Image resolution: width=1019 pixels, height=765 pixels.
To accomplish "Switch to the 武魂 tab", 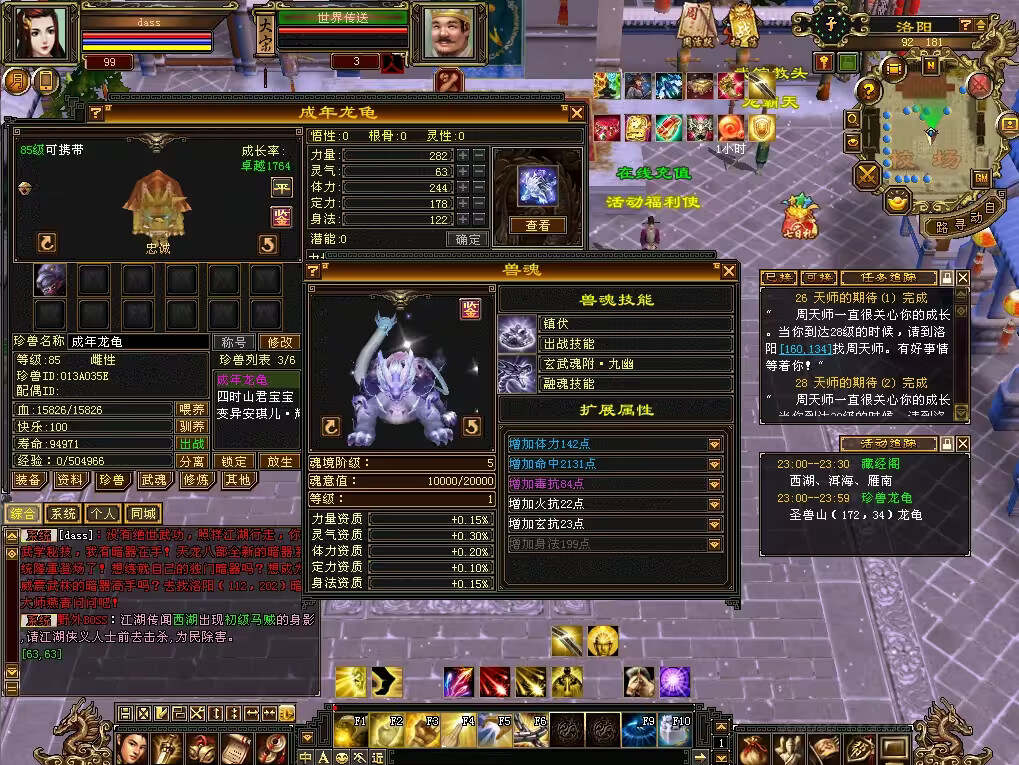I will [x=153, y=480].
